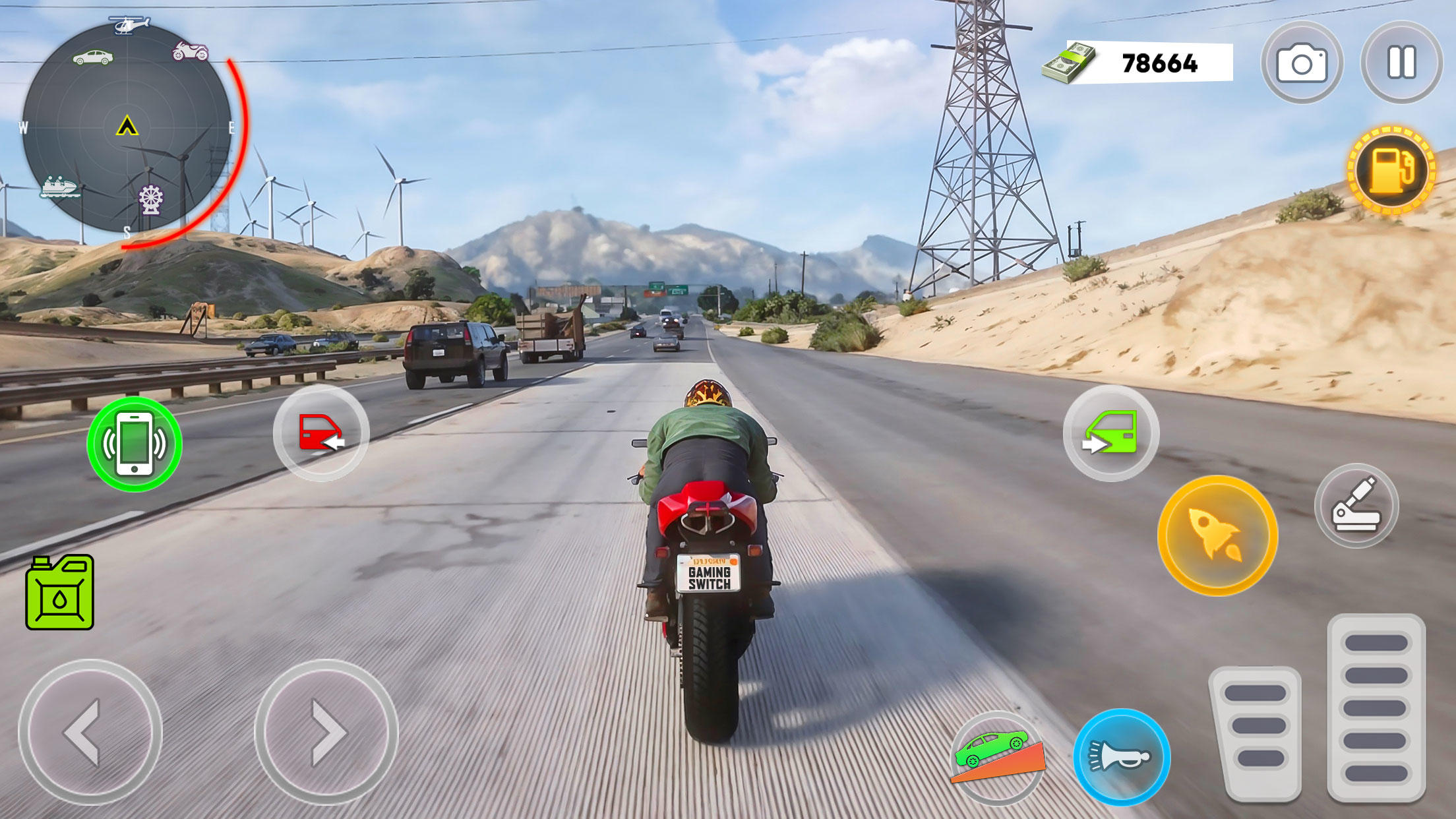
Task: Open the circular minimap
Action: click(127, 127)
